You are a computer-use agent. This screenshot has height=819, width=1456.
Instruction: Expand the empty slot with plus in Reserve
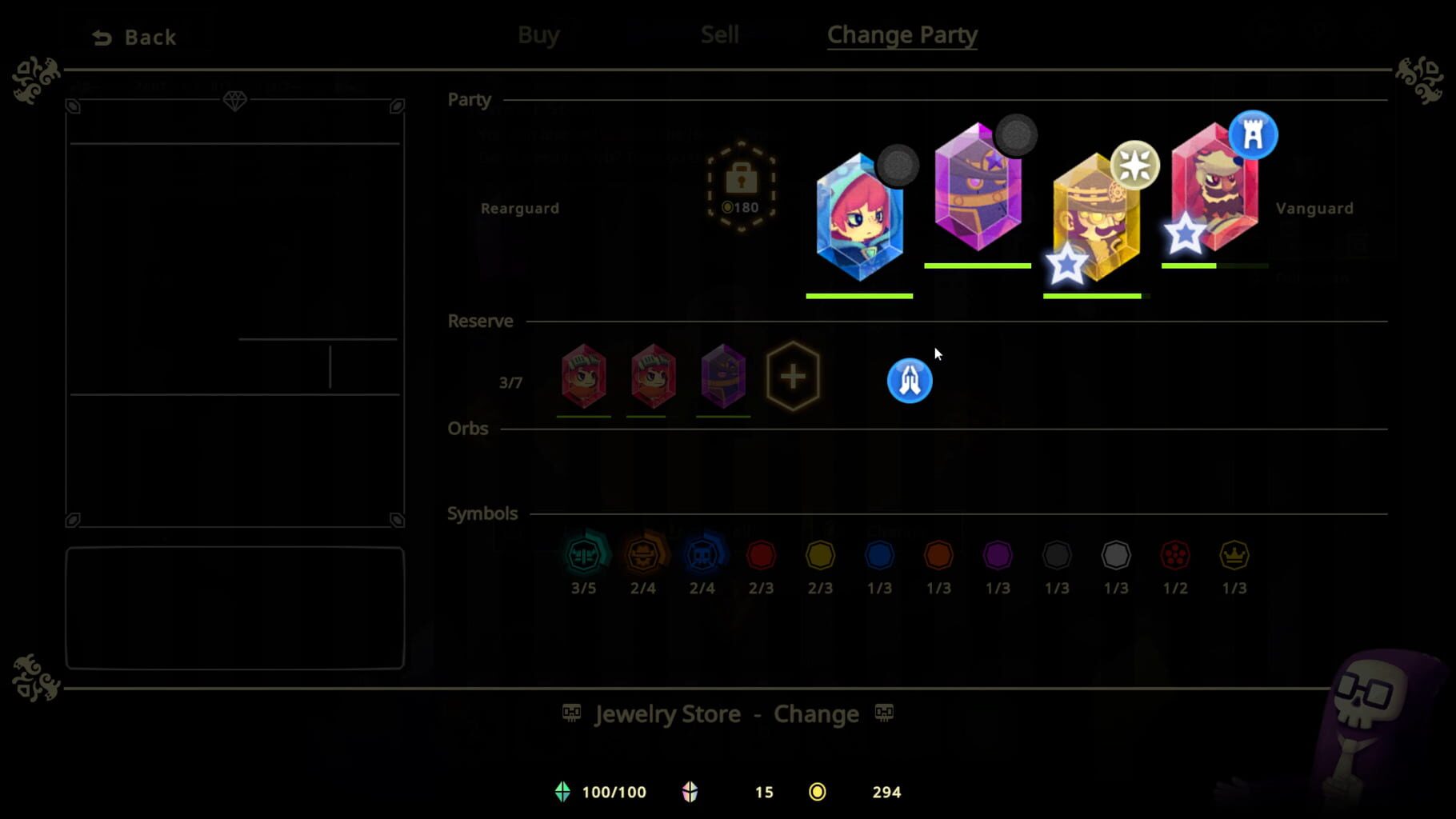(792, 376)
